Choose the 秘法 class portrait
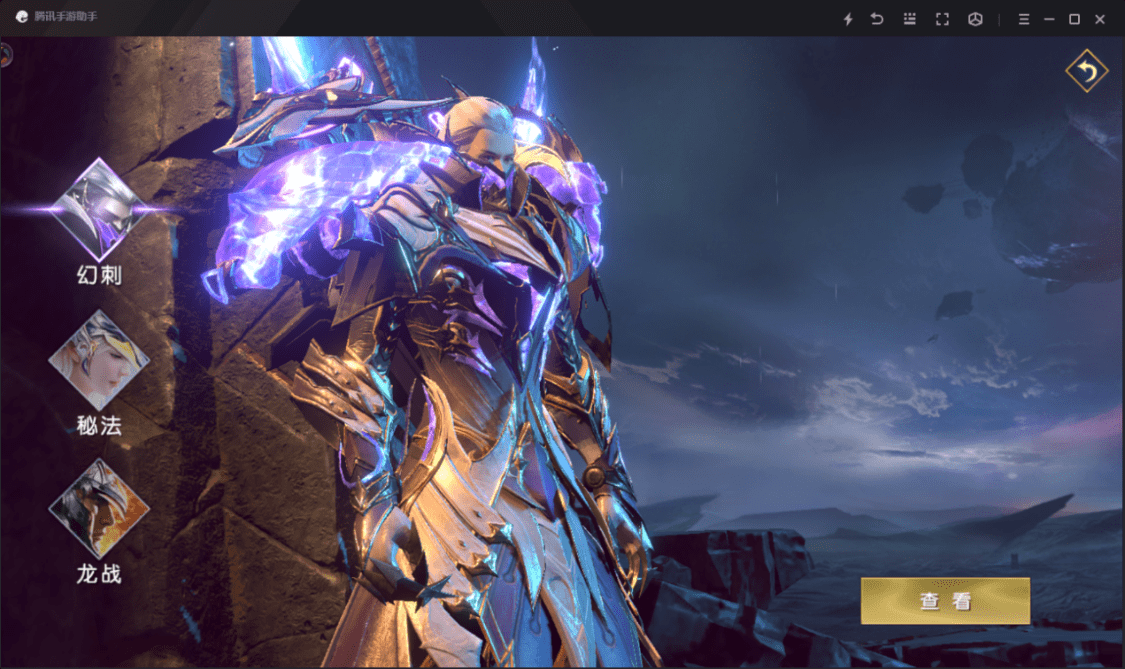This screenshot has width=1125, height=669. pos(99,359)
